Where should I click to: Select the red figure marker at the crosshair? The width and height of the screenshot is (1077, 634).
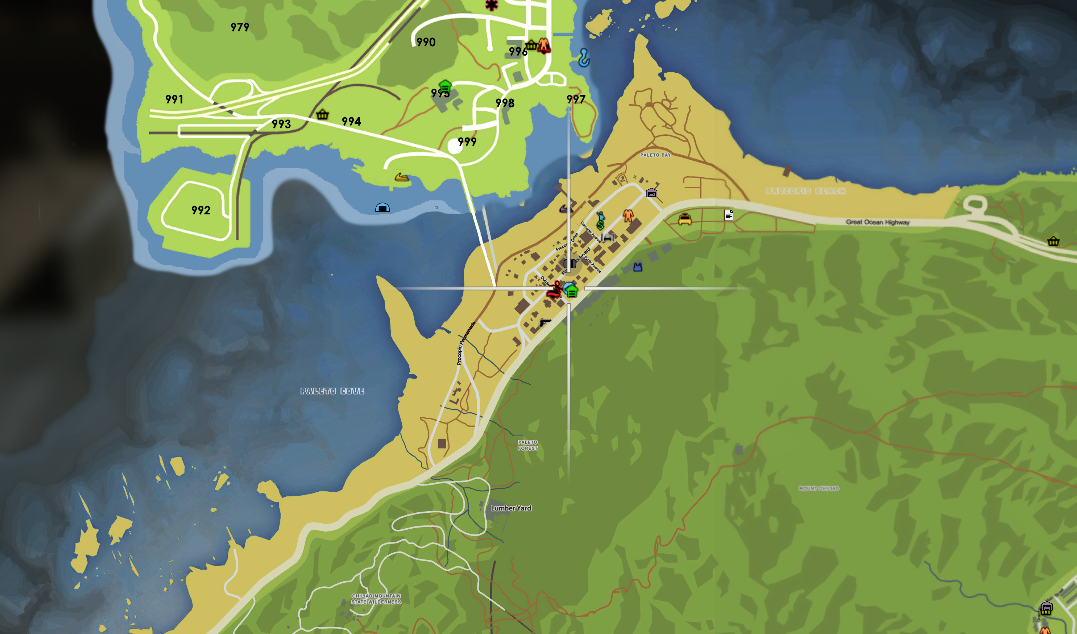tap(555, 289)
